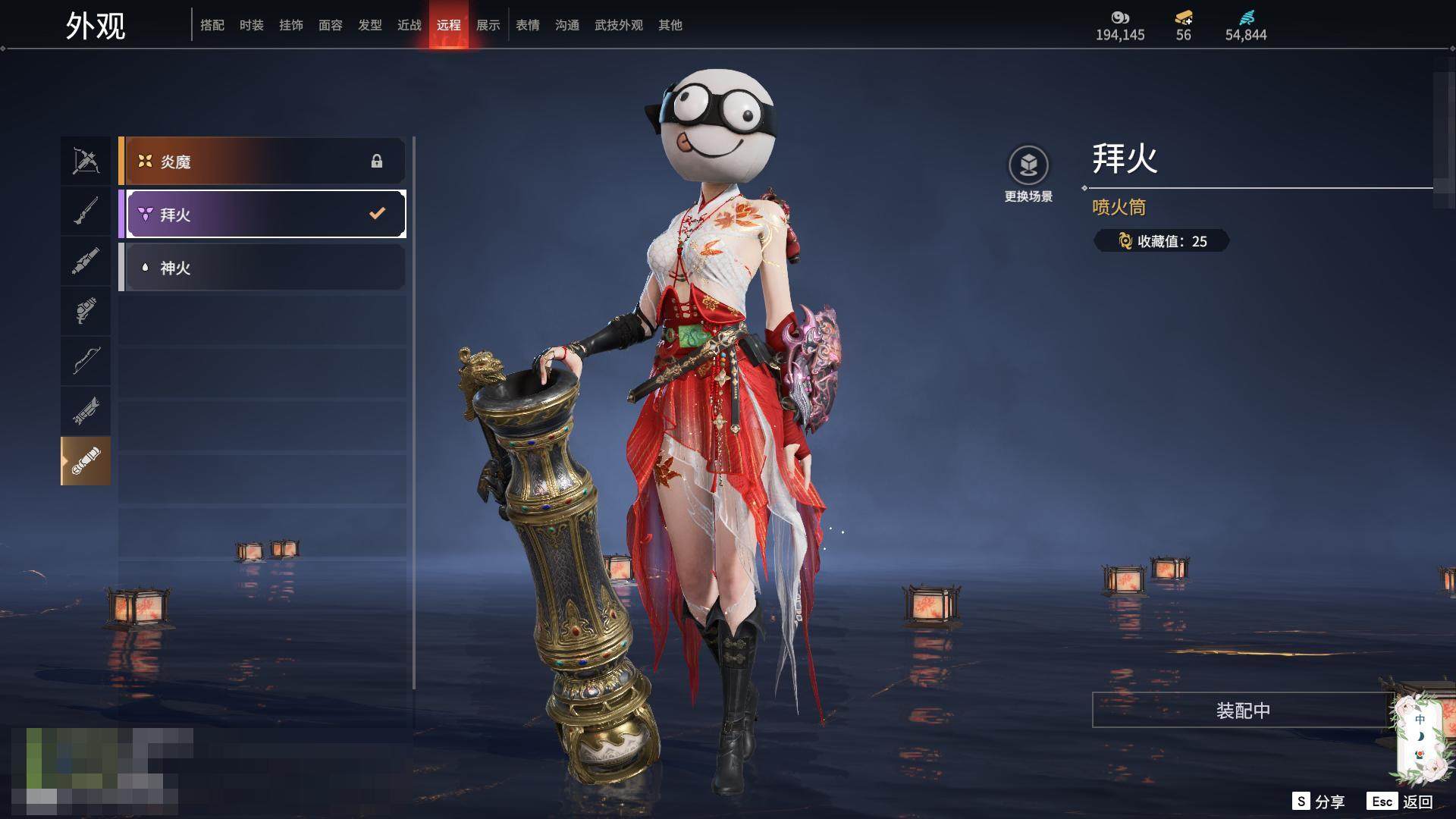Open the 表情 tab

[x=528, y=26]
